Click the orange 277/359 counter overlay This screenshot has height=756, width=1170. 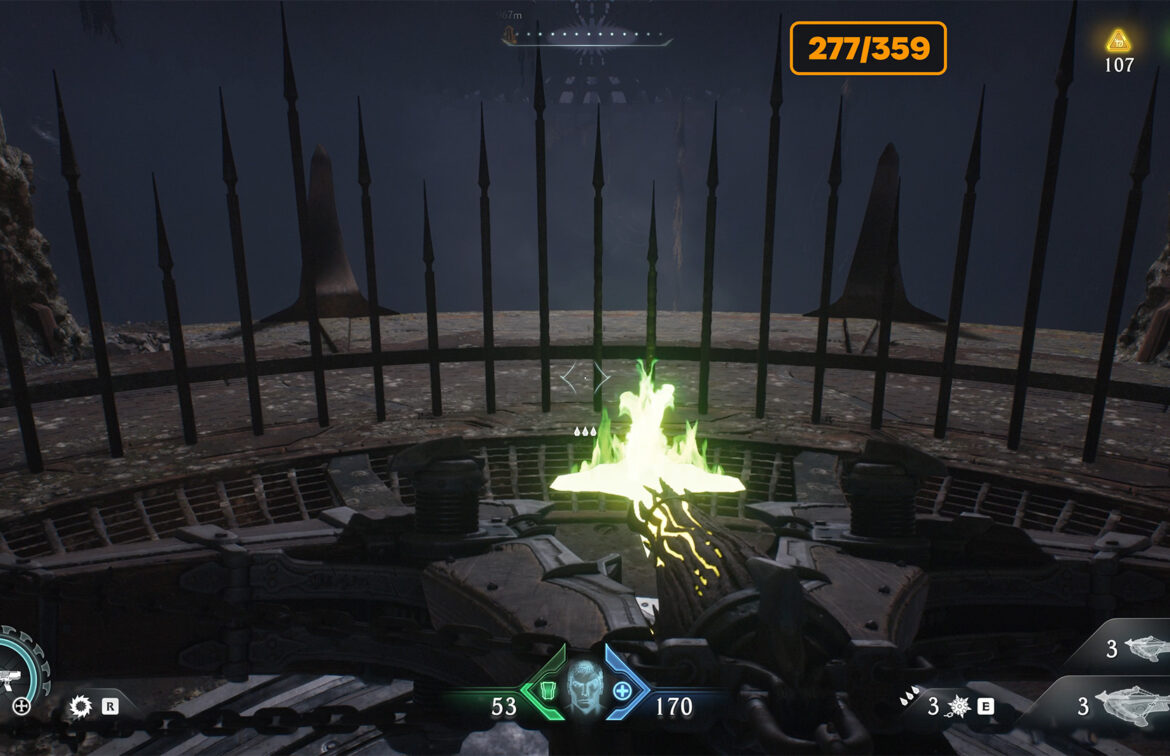[868, 48]
